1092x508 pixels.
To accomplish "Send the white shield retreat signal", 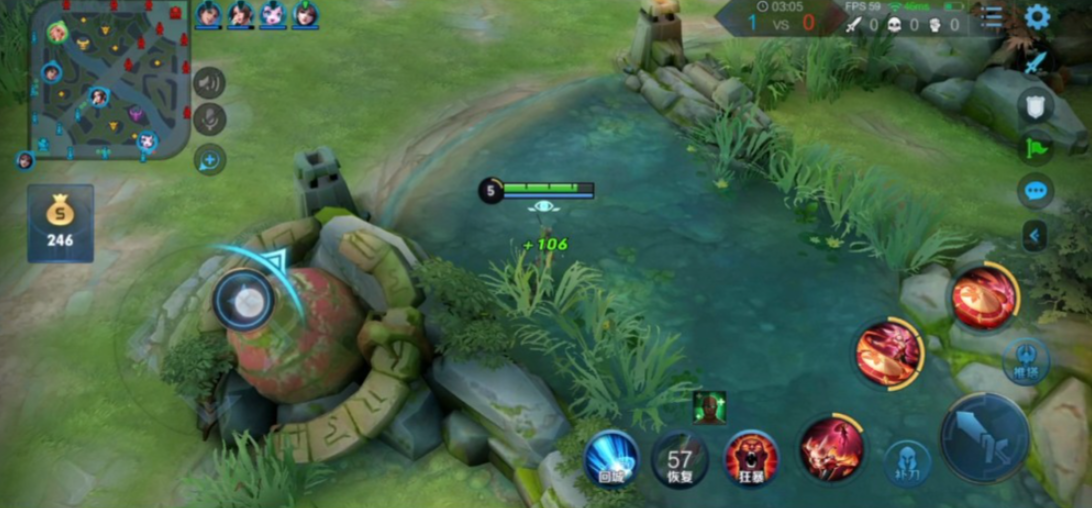I will coord(1035,106).
